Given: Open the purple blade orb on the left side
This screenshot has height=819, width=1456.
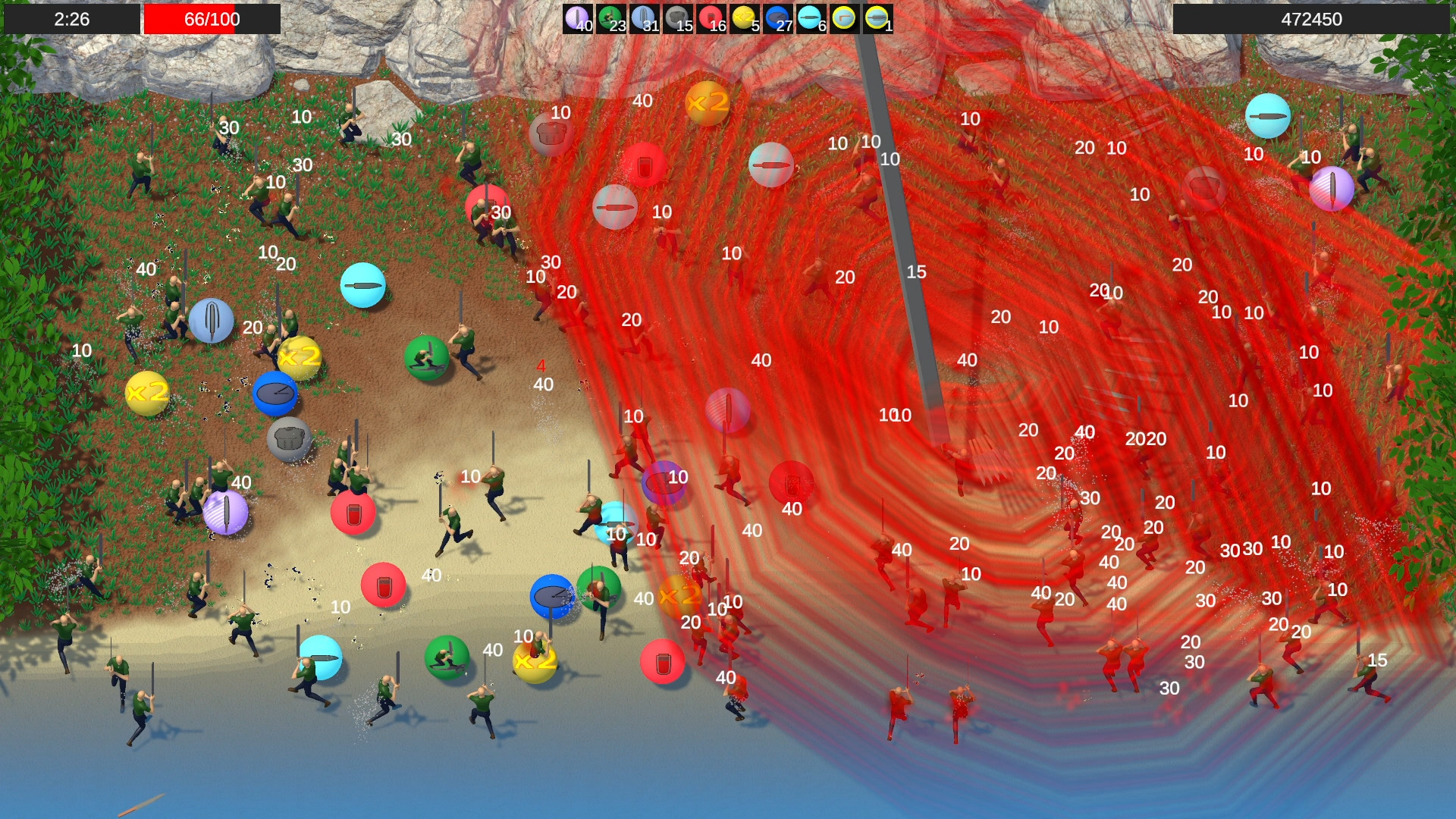Looking at the screenshot, I should coord(225,513).
